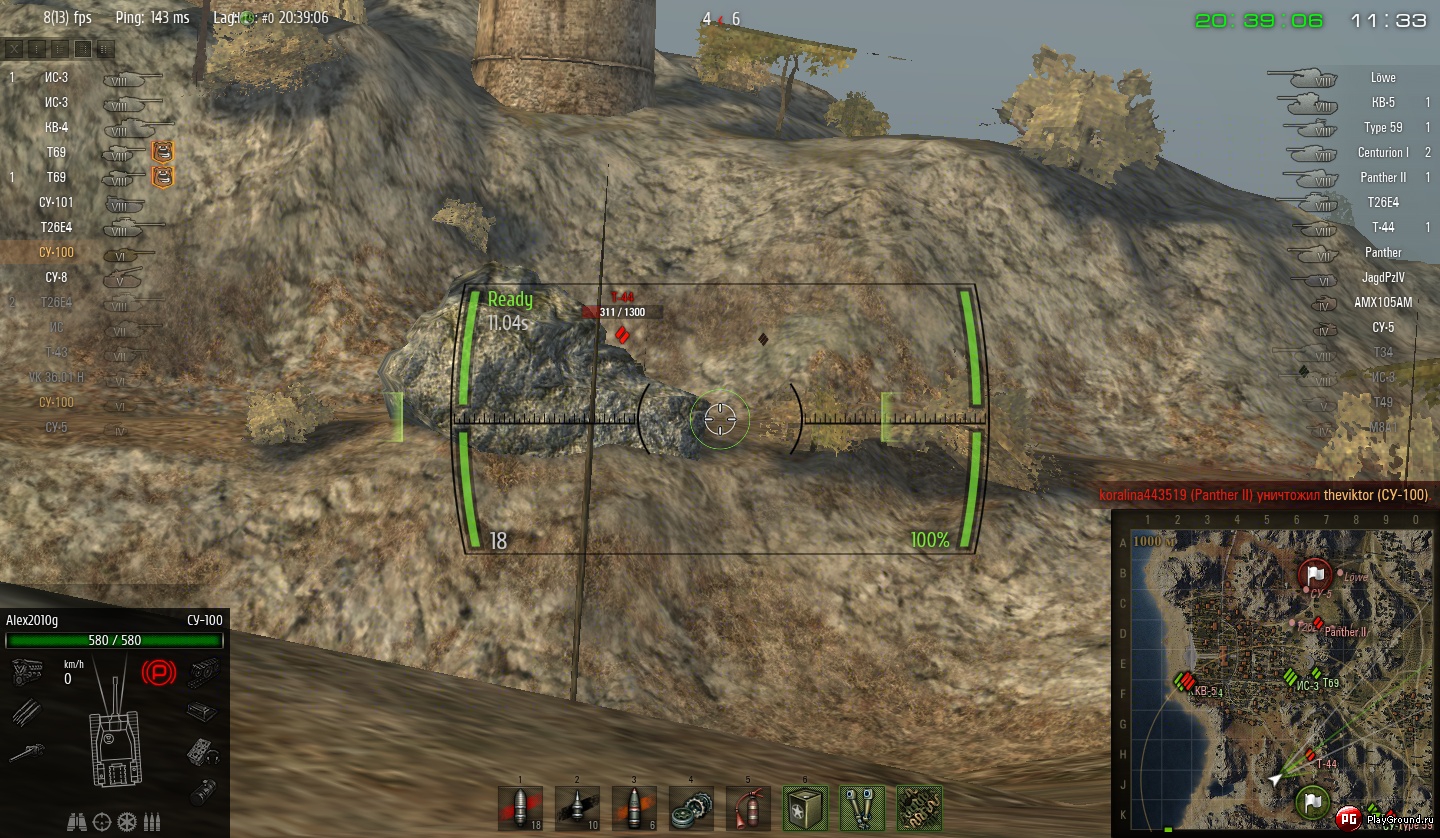Image resolution: width=1440 pixels, height=838 pixels.
Task: Choose СУ-101 in the allied team list
Action: tap(57, 202)
